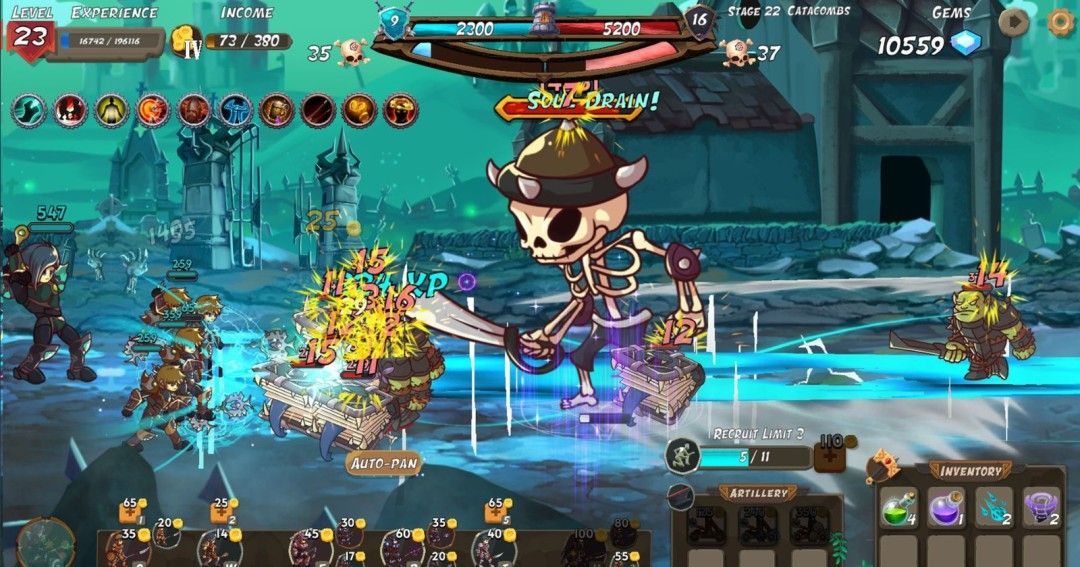Click the fast-forward play button
Image resolution: width=1080 pixels, height=567 pixels.
pyautogui.click(x=1013, y=22)
